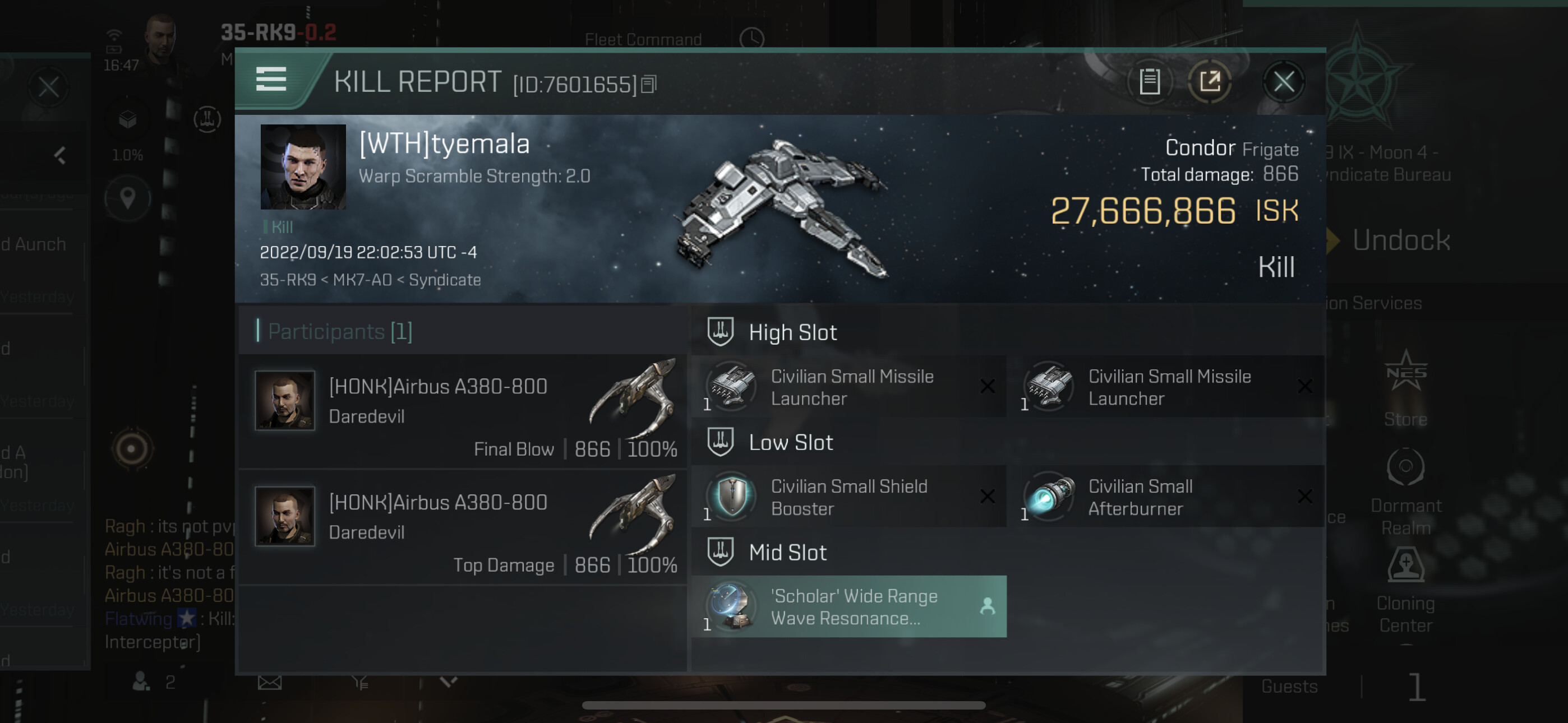Open the Fleet Command panel
Image resolution: width=1568 pixels, height=723 pixels.
point(643,40)
